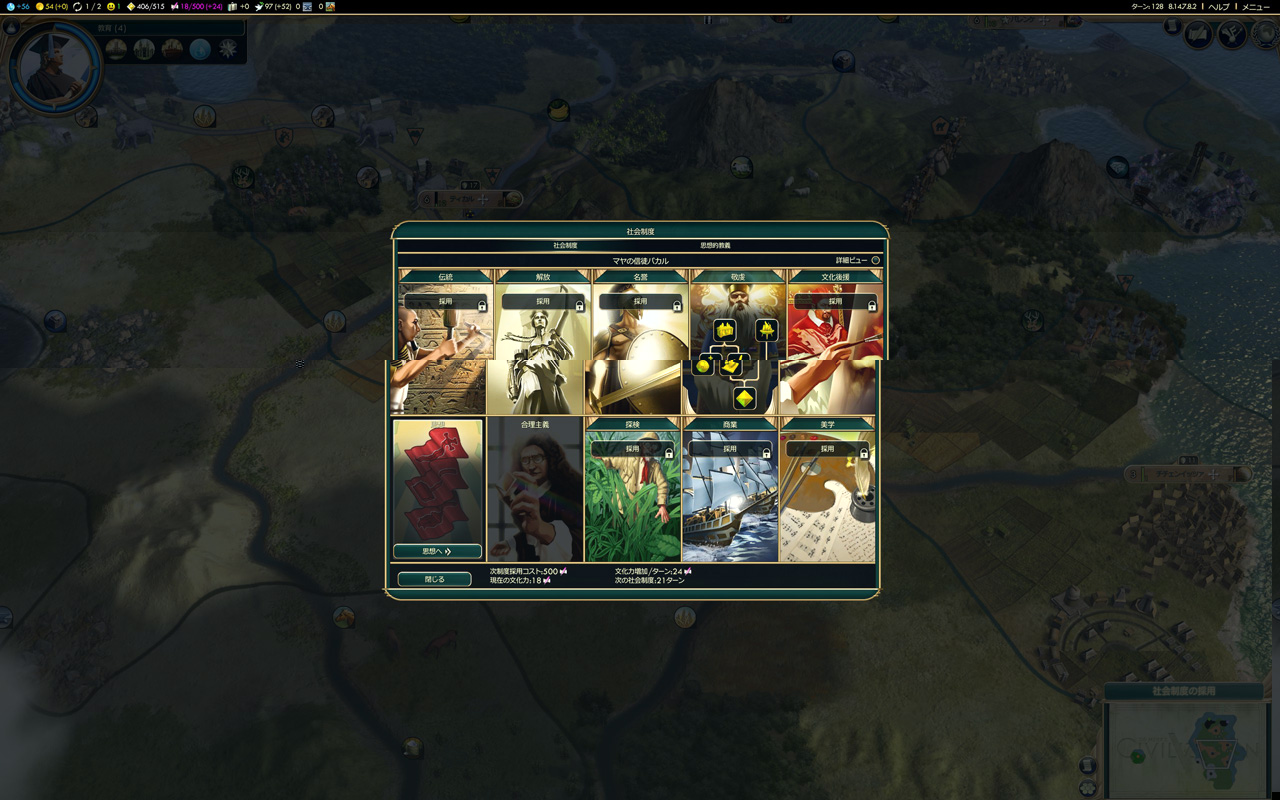1280x800 pixels.
Task: Click the leader portrait research circle
Action: (55, 68)
